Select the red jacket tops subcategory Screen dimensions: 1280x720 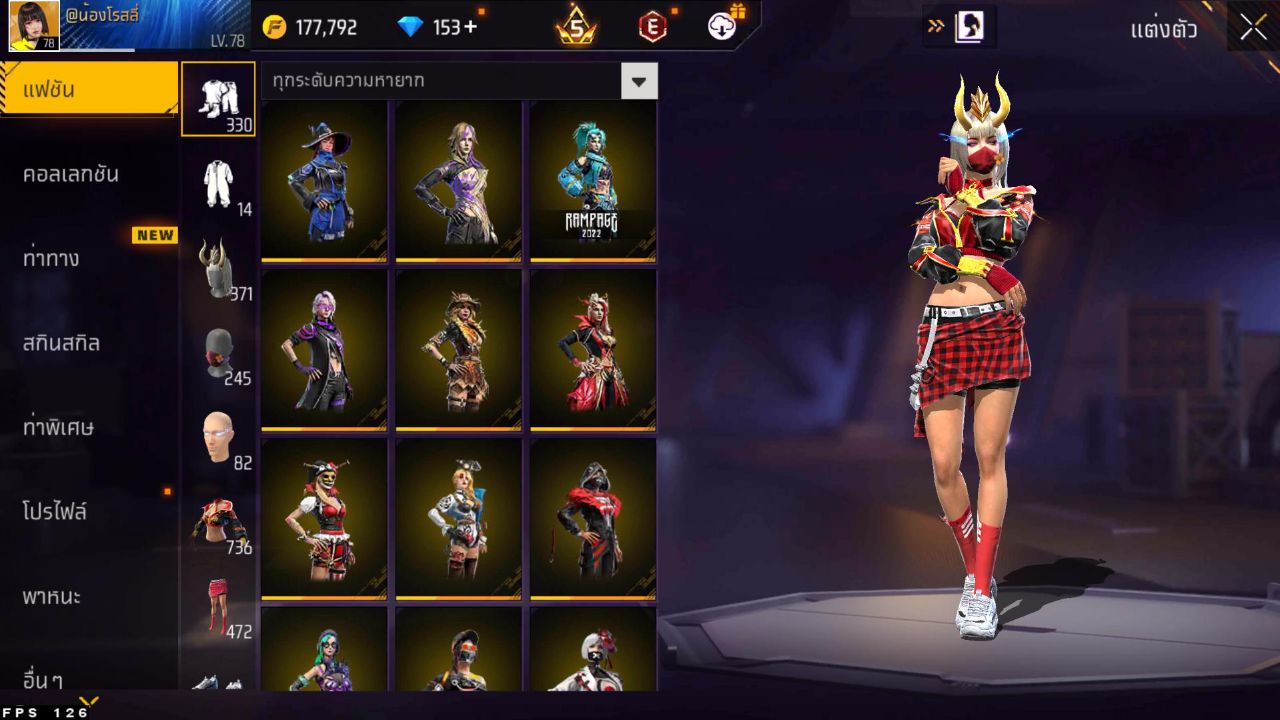(218, 522)
